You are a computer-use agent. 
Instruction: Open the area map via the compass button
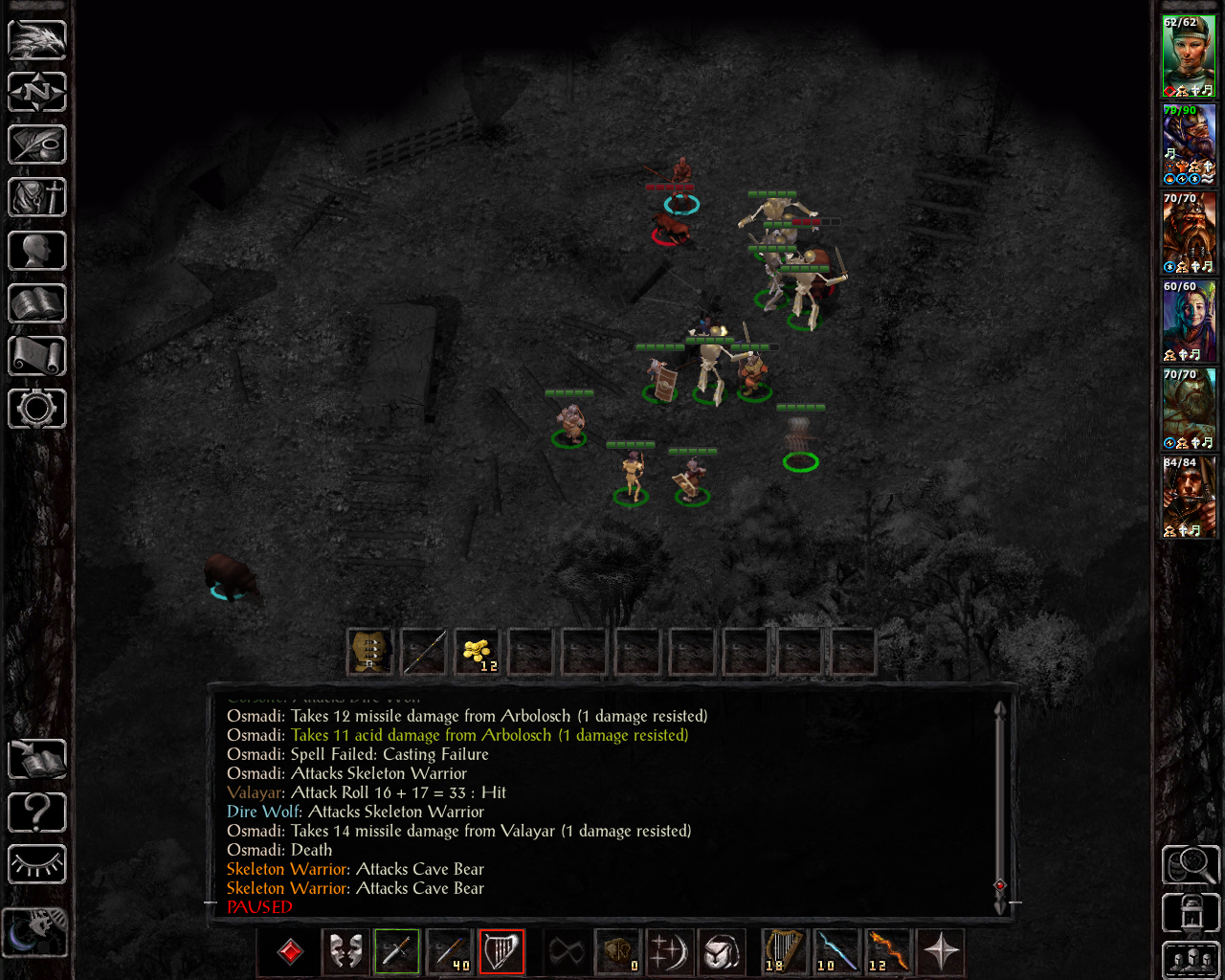pyautogui.click(x=37, y=93)
